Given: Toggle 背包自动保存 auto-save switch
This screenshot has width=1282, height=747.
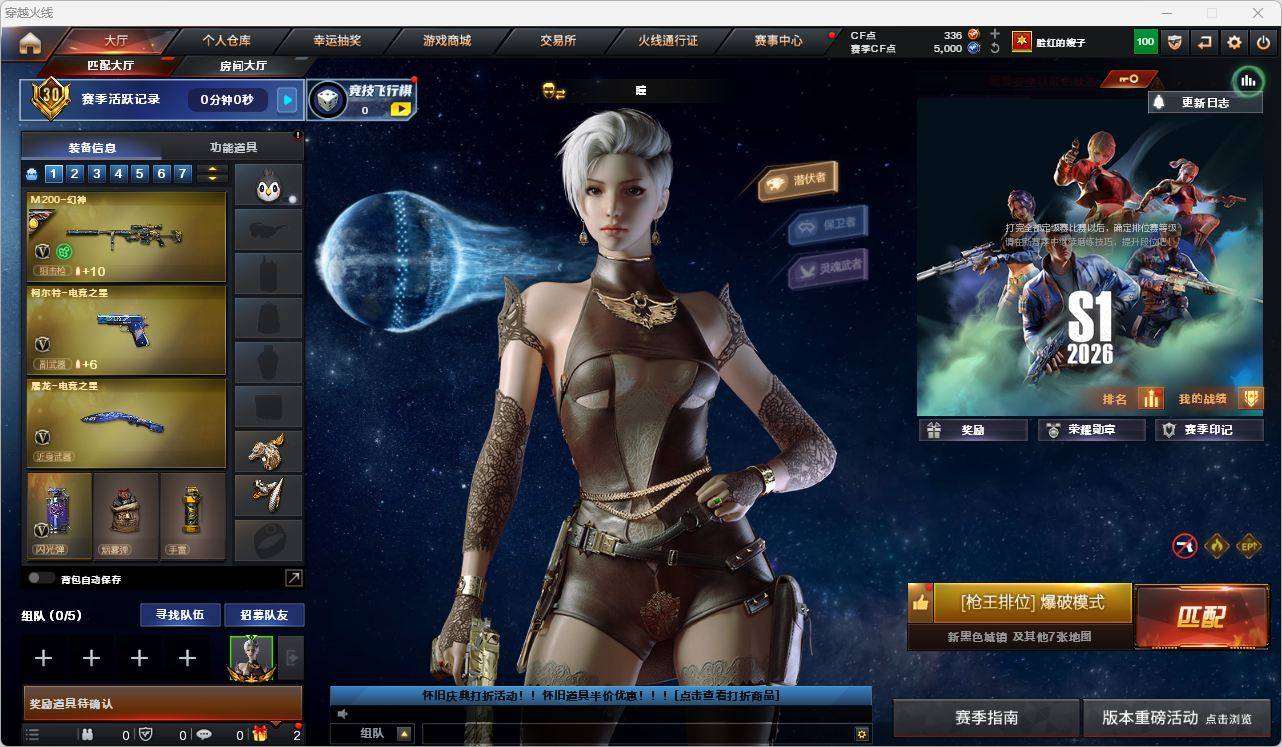Looking at the screenshot, I should 41,578.
